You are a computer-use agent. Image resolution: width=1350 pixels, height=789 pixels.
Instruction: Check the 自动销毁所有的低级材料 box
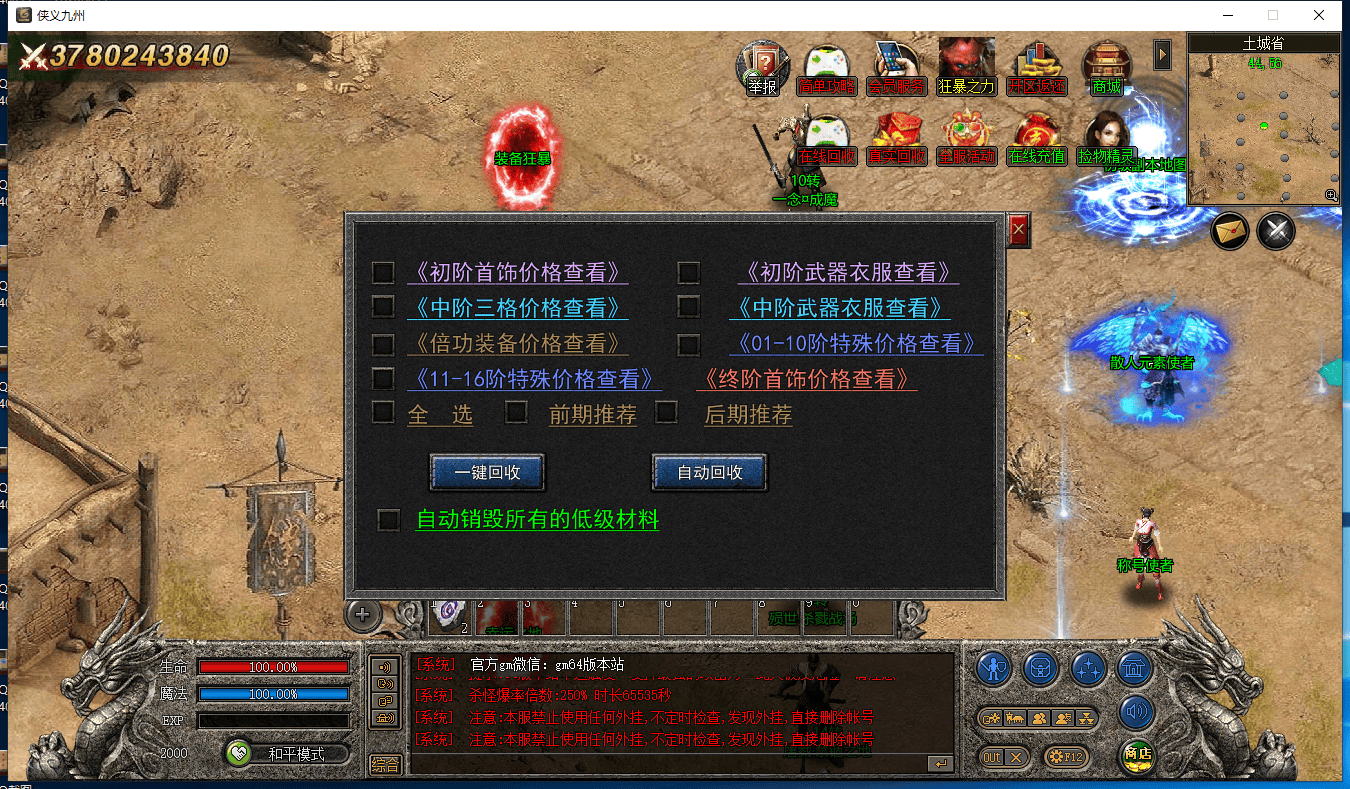click(388, 520)
